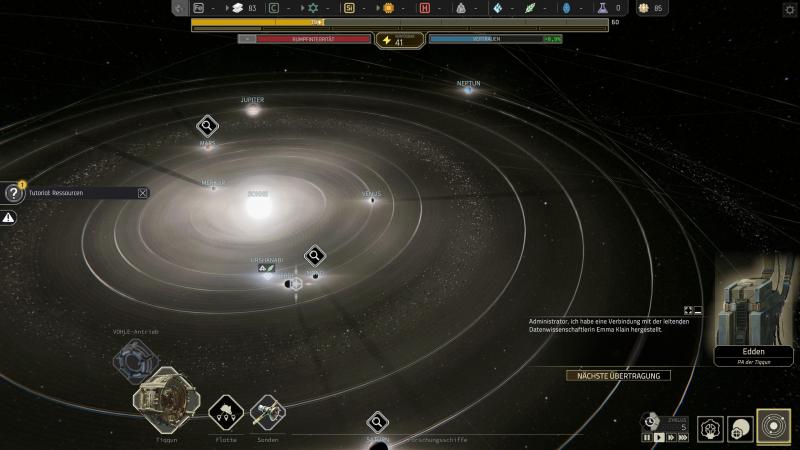Activate the VOHLE-Antrieb drive icon

pyautogui.click(x=135, y=360)
